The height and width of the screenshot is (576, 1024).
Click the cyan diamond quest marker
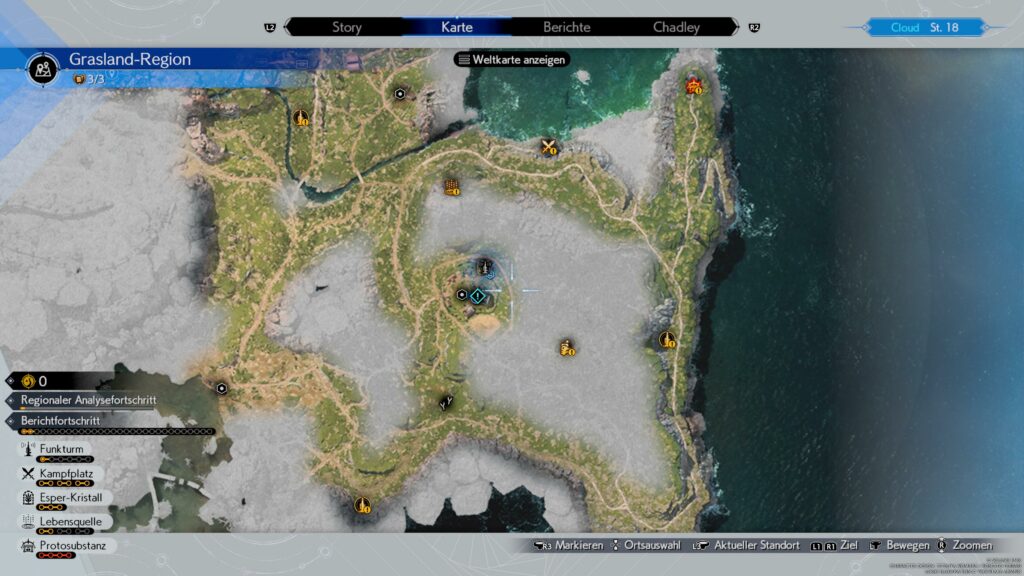[478, 296]
